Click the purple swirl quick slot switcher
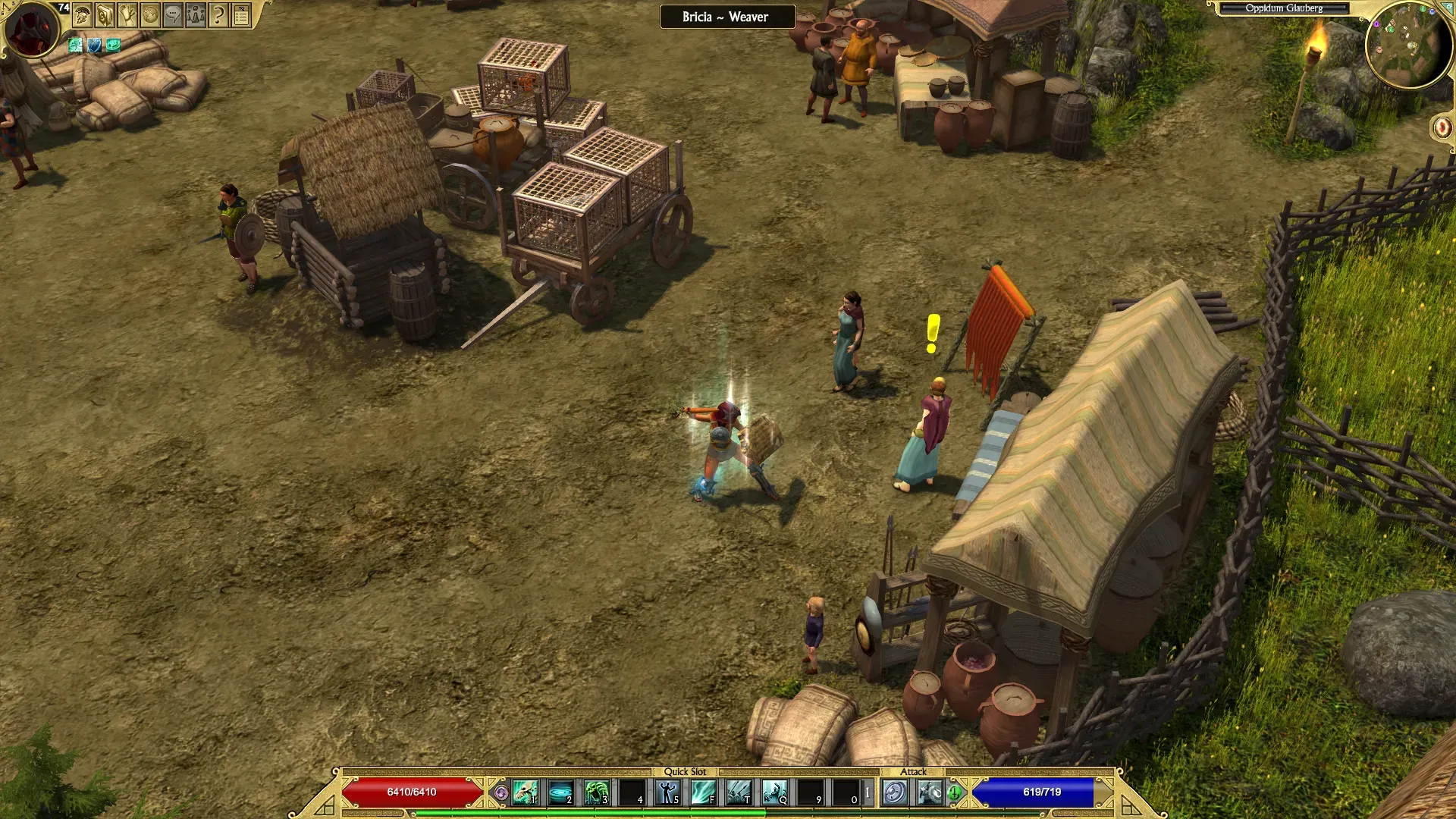This screenshot has height=819, width=1456. click(x=500, y=793)
